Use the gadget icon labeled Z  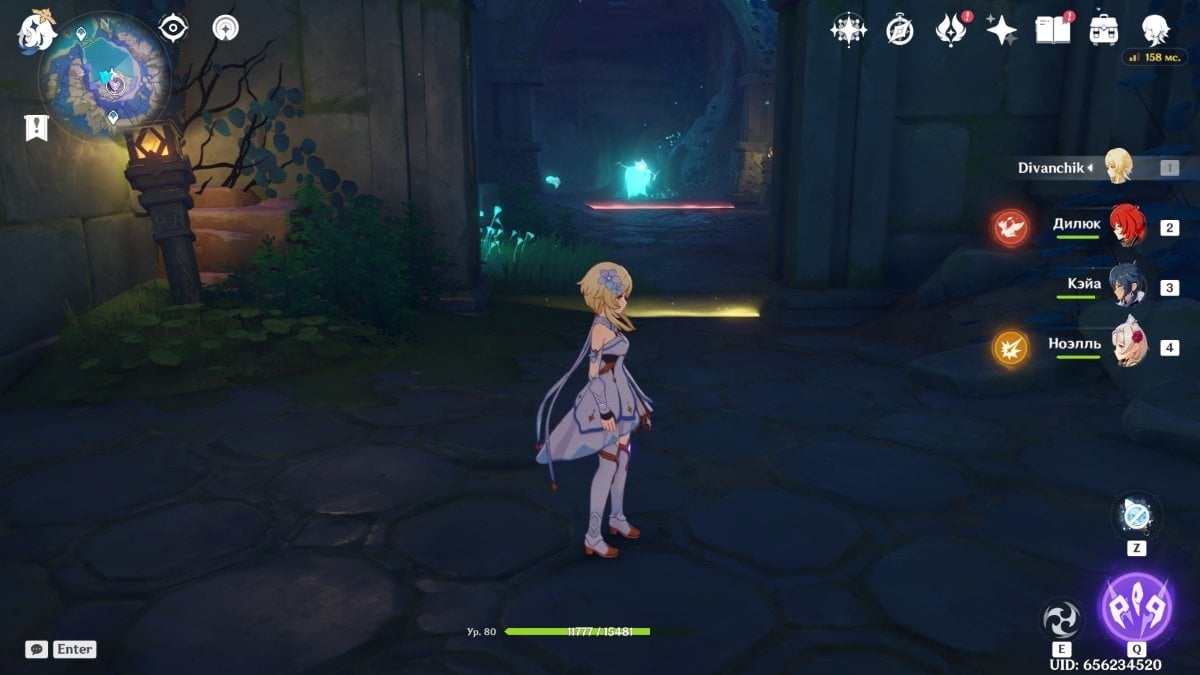click(1136, 517)
